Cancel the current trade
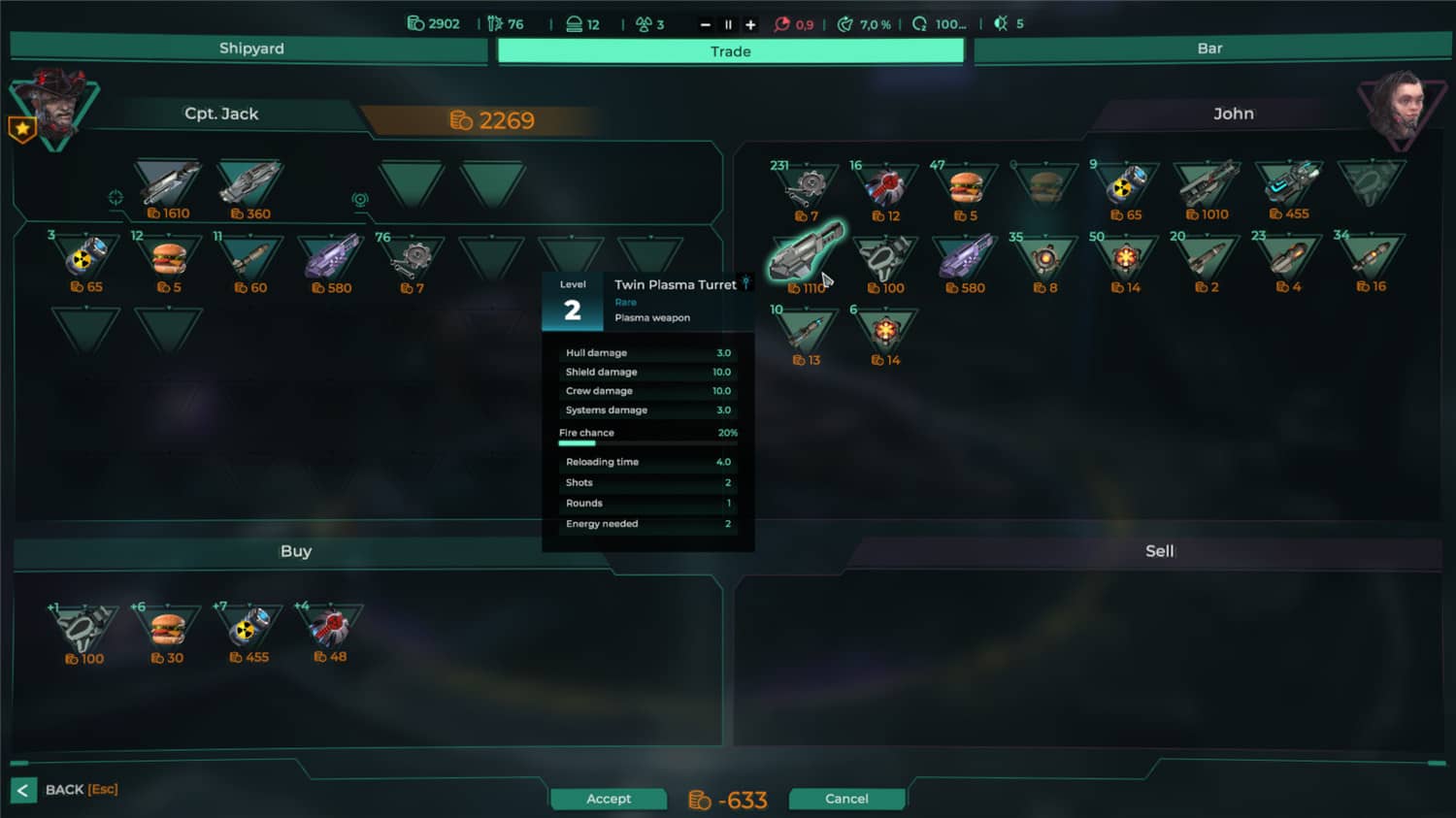1456x818 pixels. click(846, 798)
